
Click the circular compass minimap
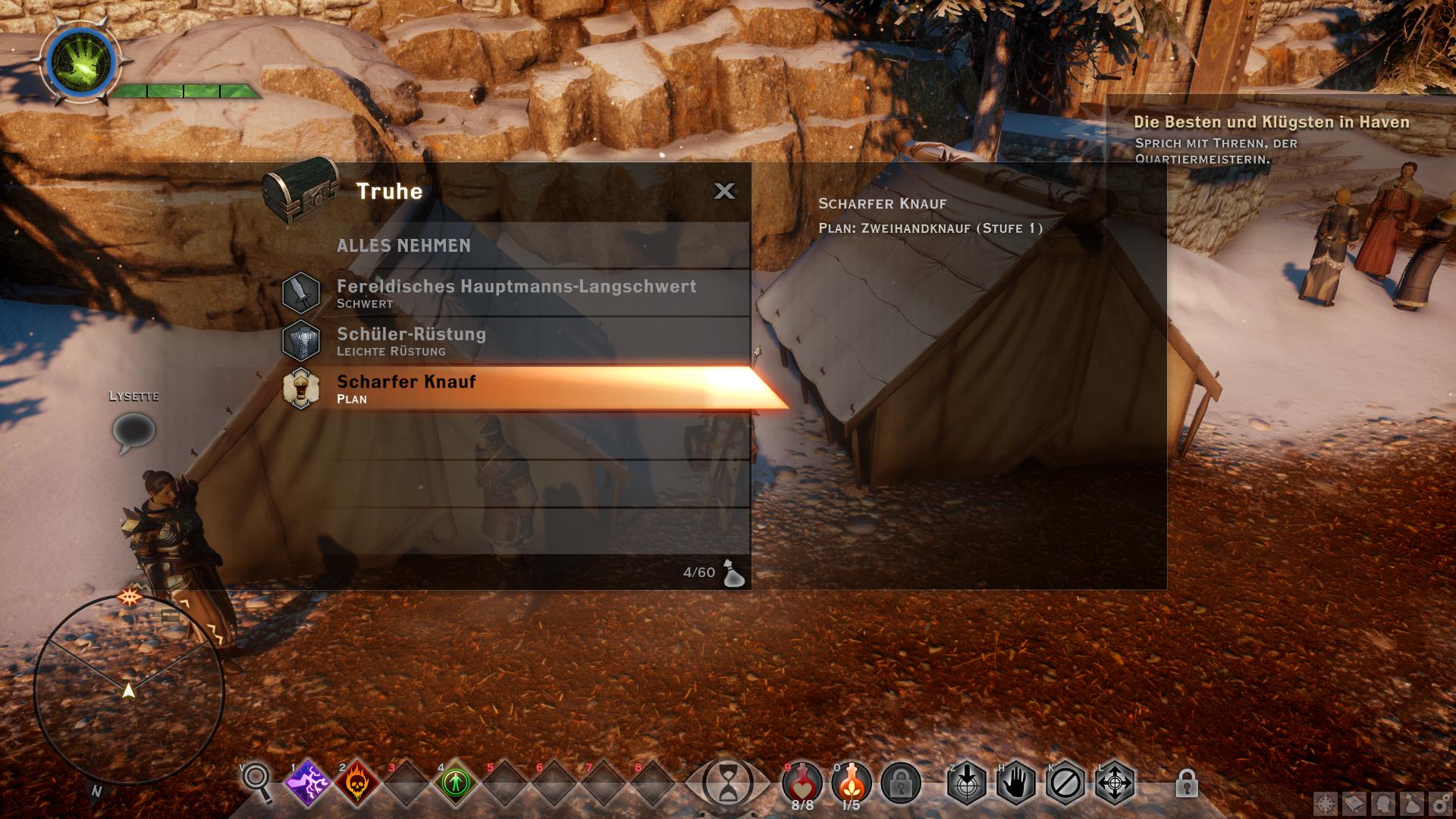[129, 690]
